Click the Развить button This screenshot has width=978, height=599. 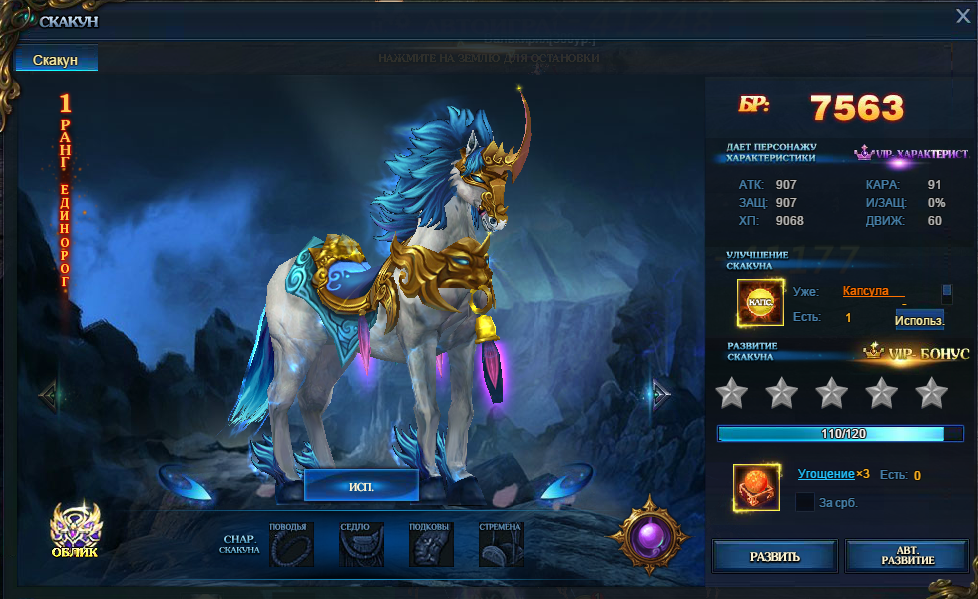[x=775, y=556]
